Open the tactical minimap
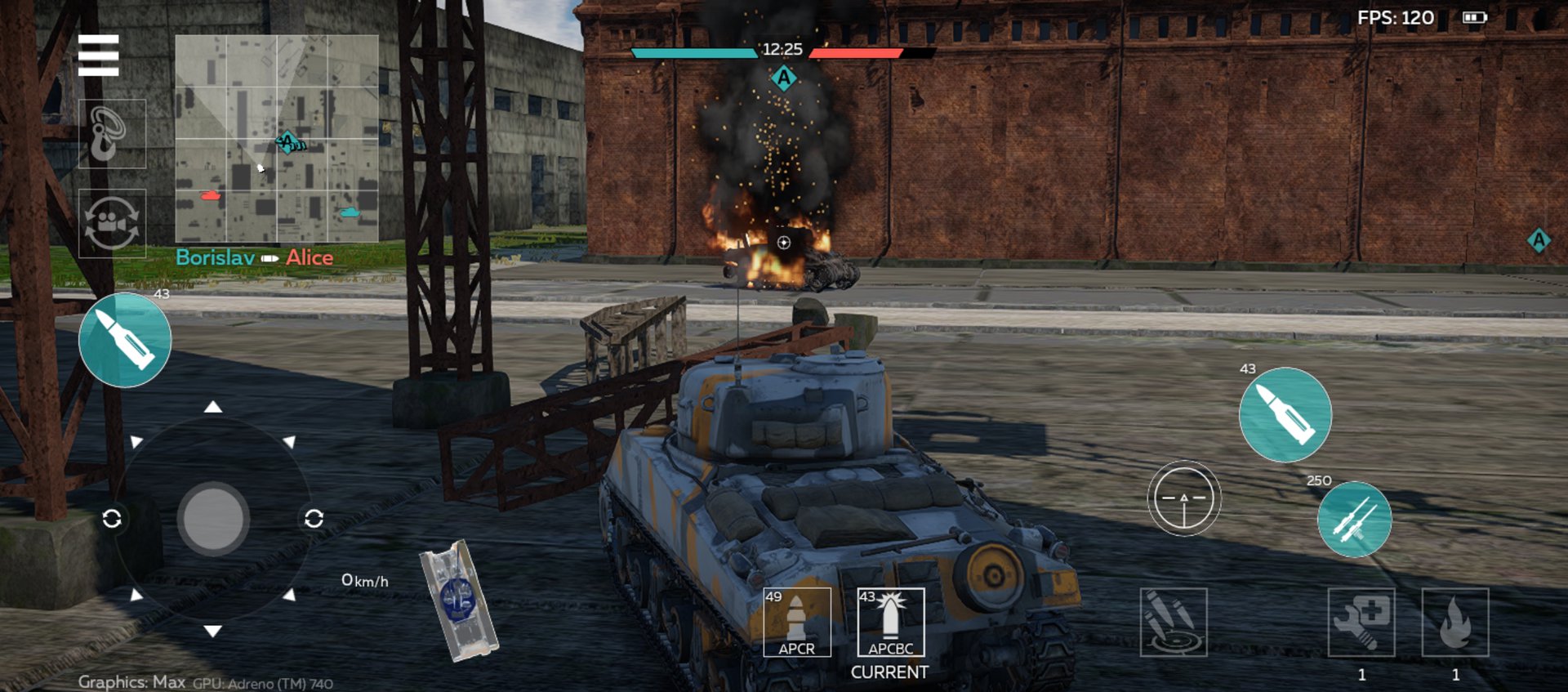 [277, 138]
